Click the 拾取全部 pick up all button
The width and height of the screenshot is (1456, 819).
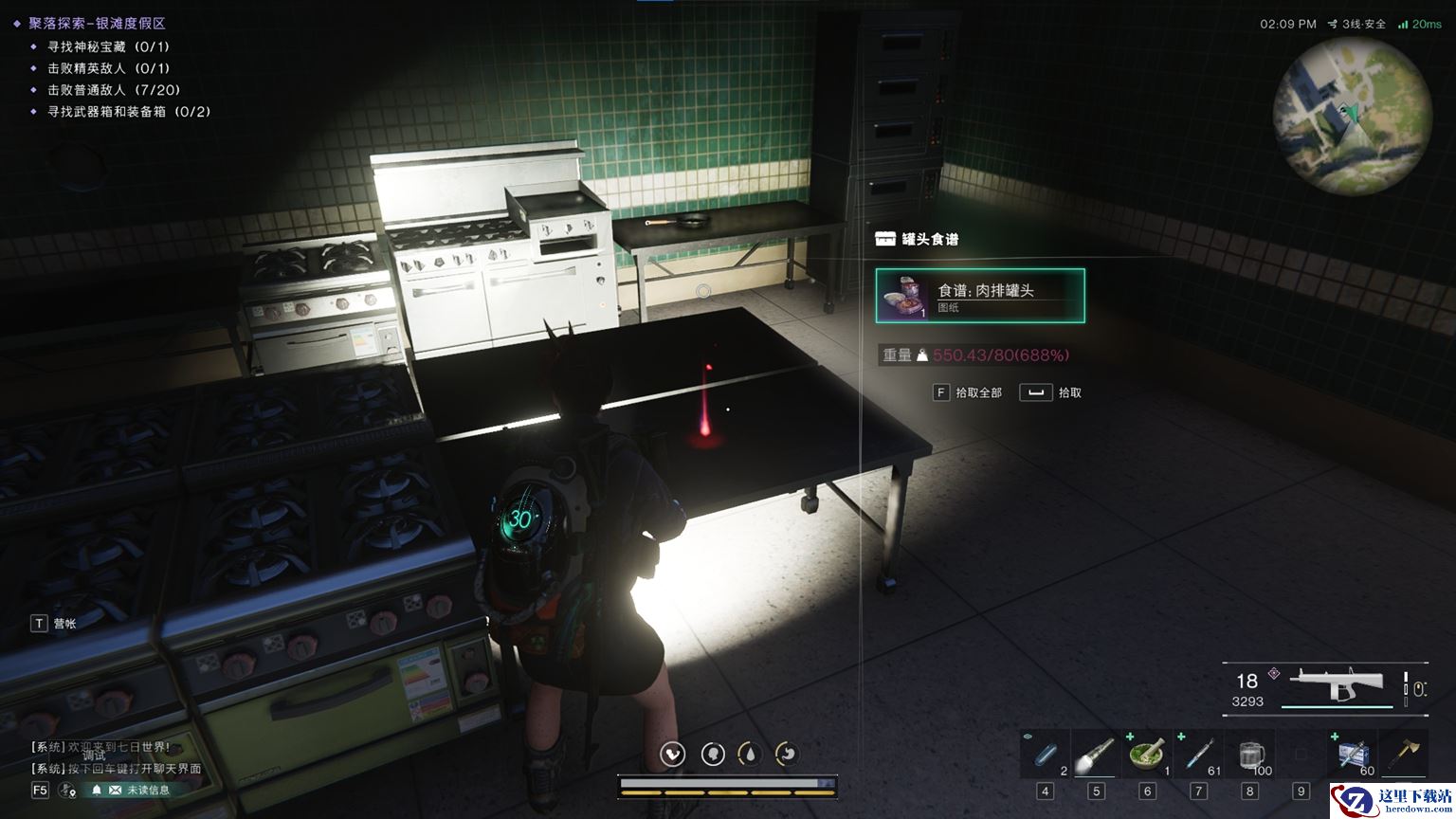pos(968,392)
